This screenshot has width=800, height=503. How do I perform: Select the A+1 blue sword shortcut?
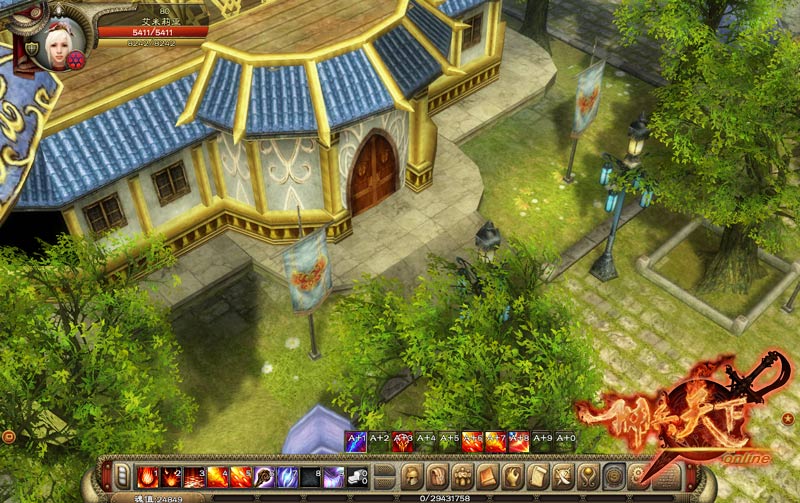pos(356,441)
